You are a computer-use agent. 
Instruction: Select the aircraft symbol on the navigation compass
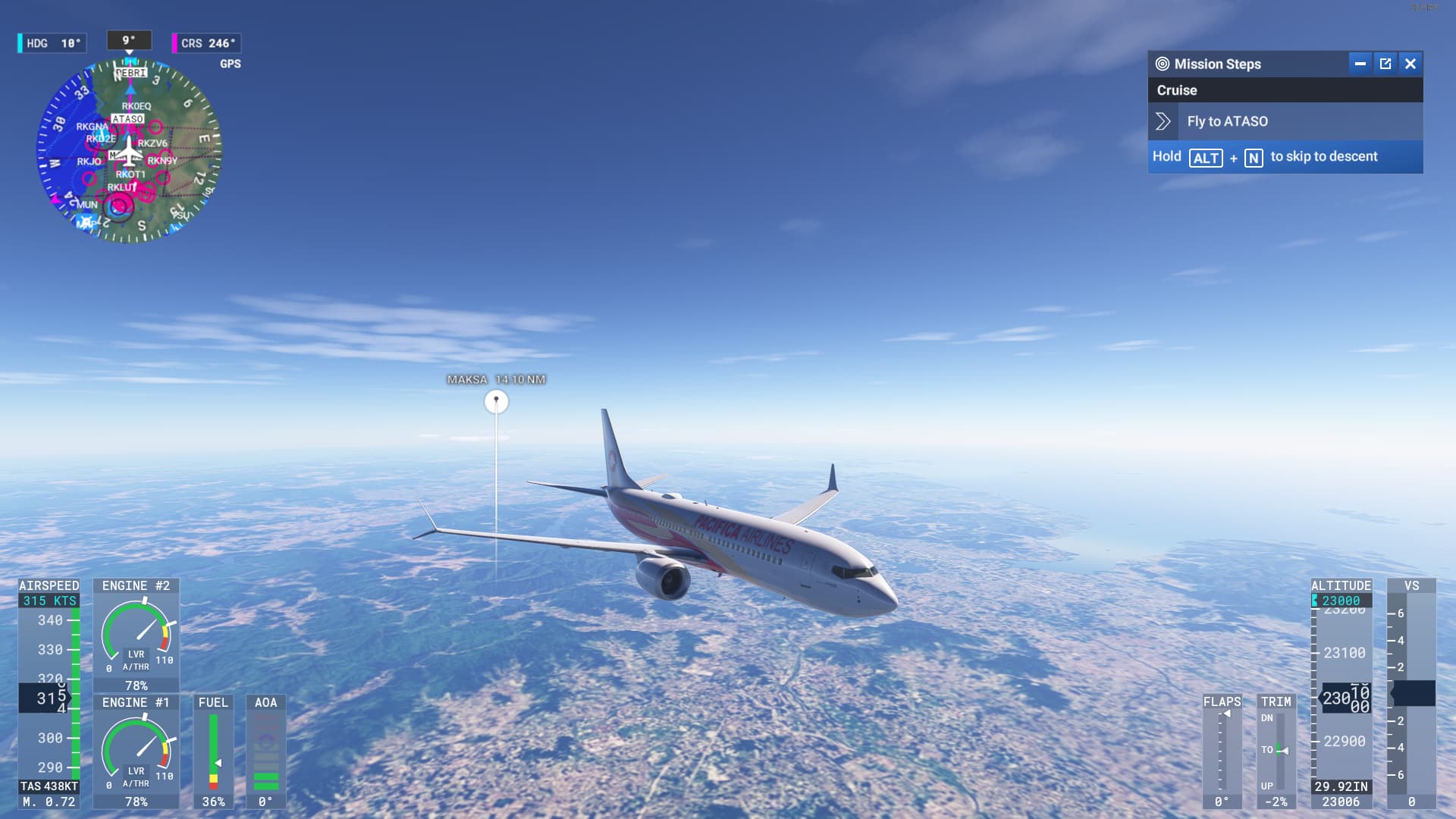point(130,152)
